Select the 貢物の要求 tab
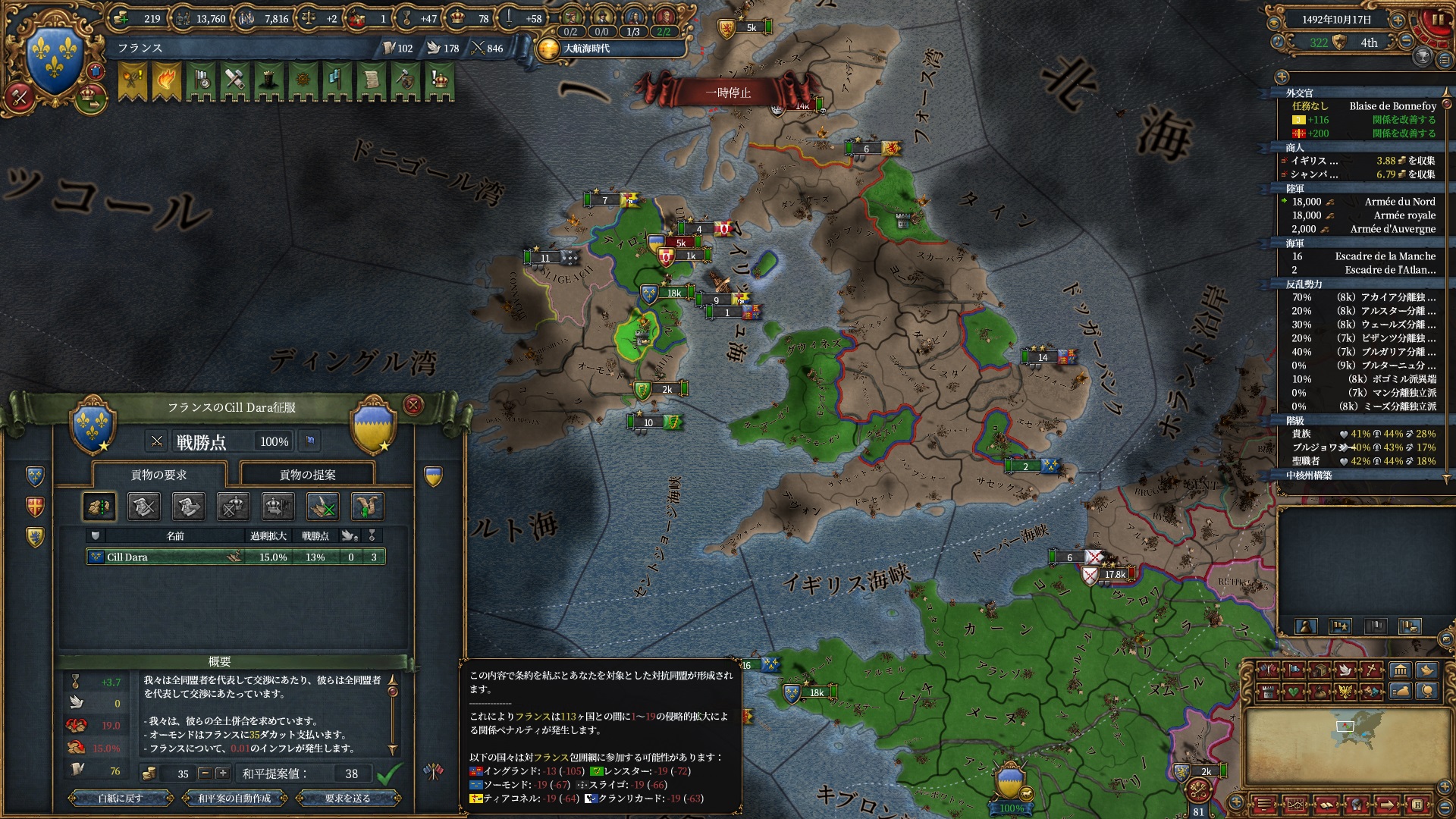 click(158, 475)
